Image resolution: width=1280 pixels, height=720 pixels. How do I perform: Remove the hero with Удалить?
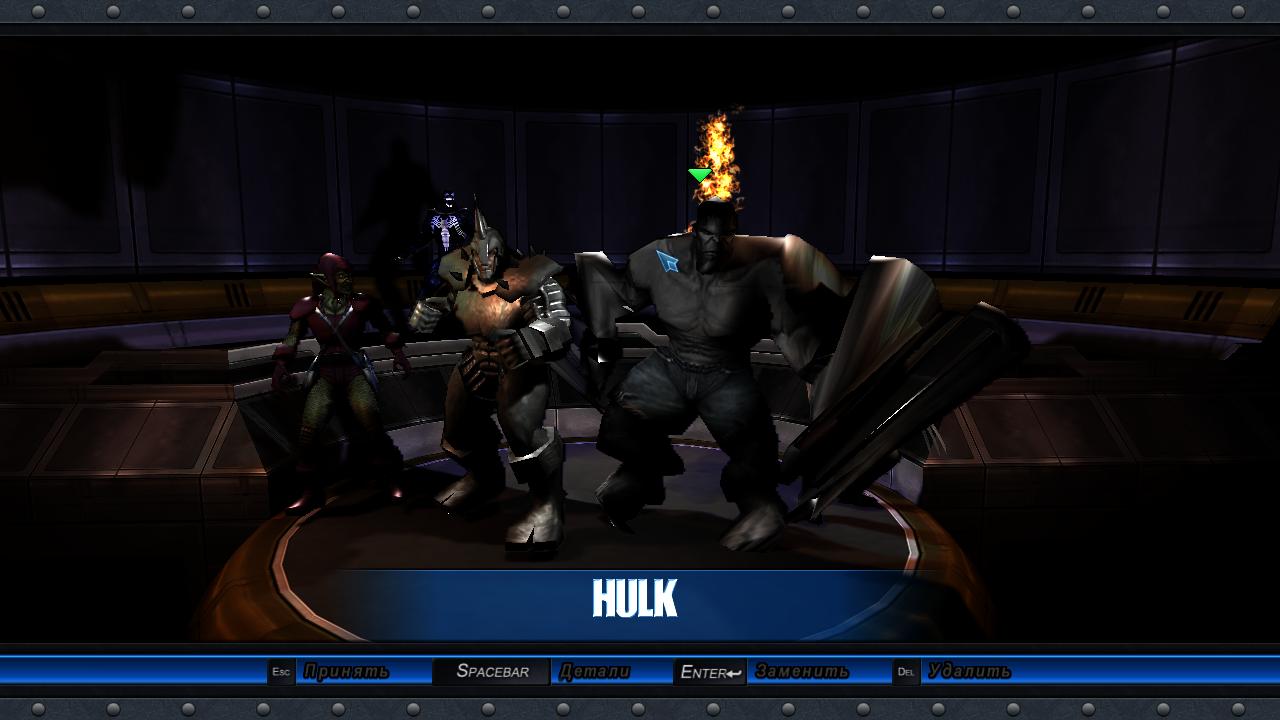(x=968, y=672)
